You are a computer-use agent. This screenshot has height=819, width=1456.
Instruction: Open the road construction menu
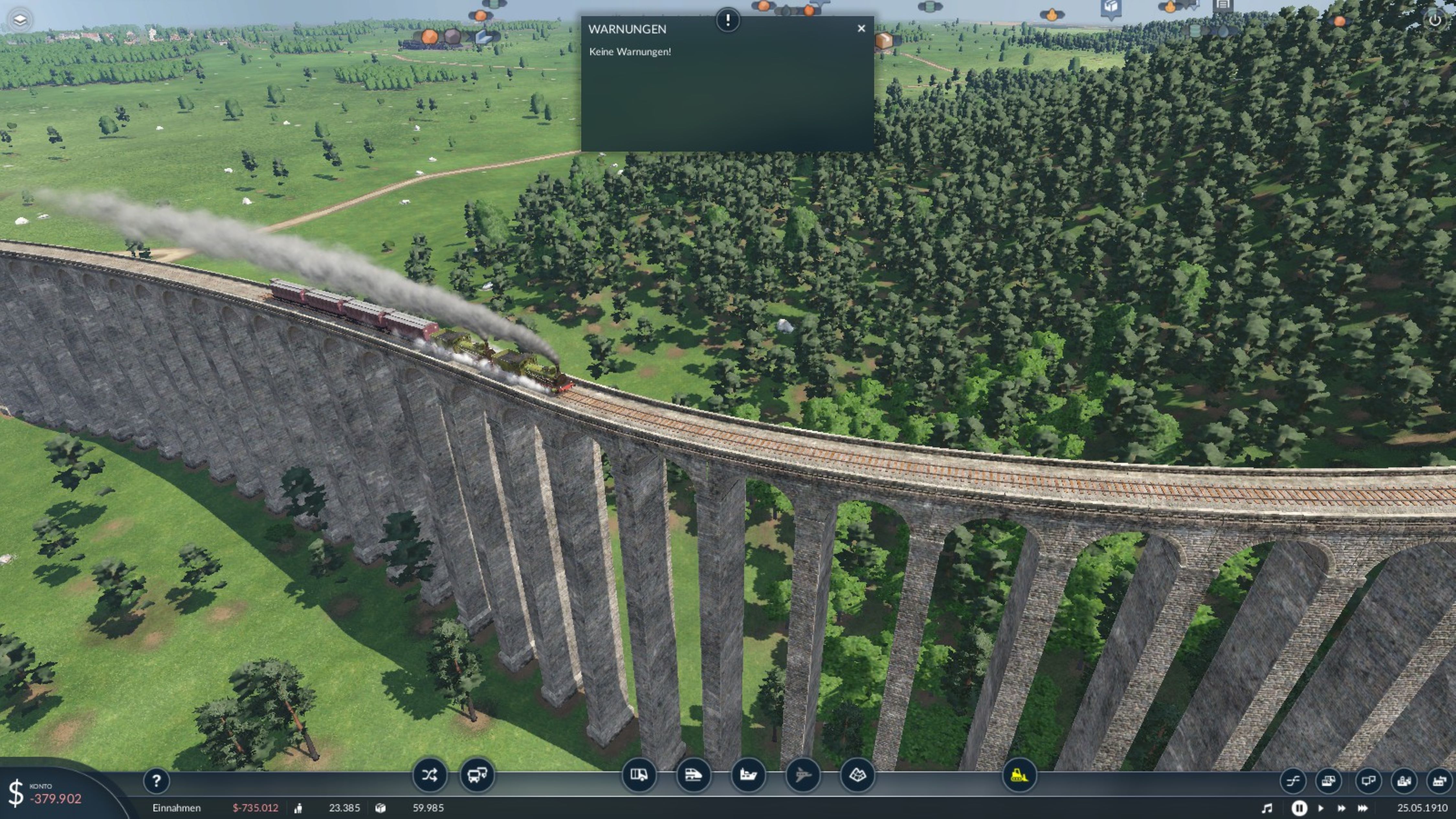(639, 775)
